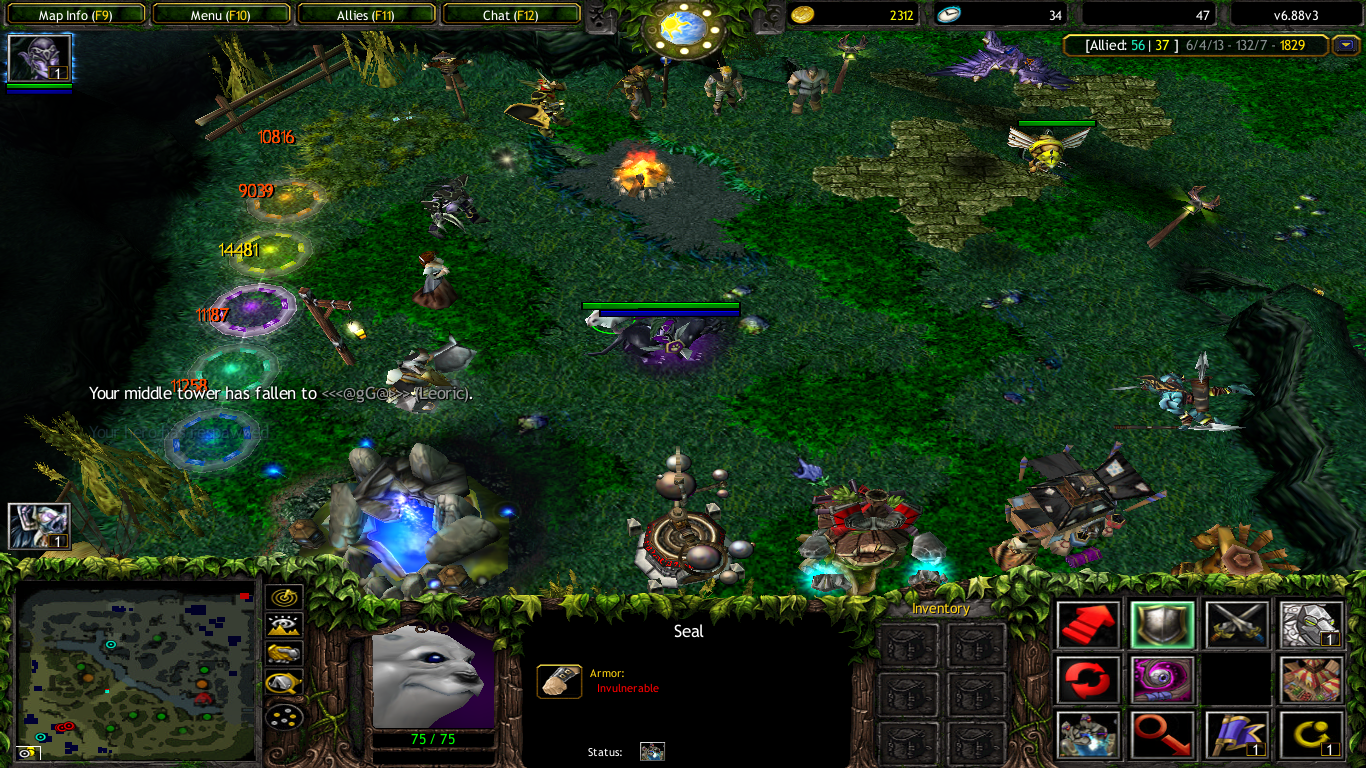The width and height of the screenshot is (1366, 768).
Task: Click the formation movement toggle button
Action: (x=284, y=716)
